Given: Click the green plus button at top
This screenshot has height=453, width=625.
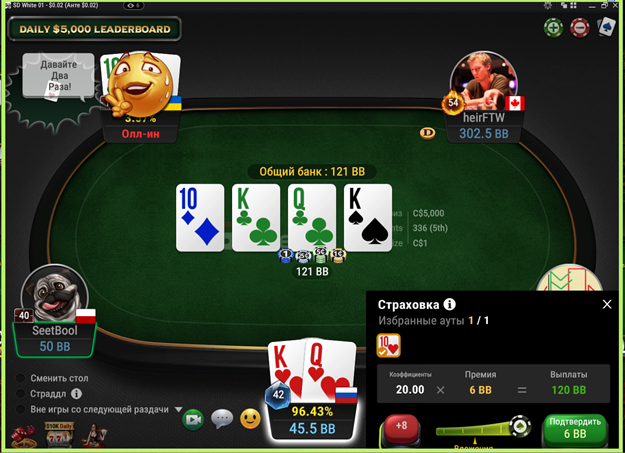Looking at the screenshot, I should pyautogui.click(x=552, y=28).
